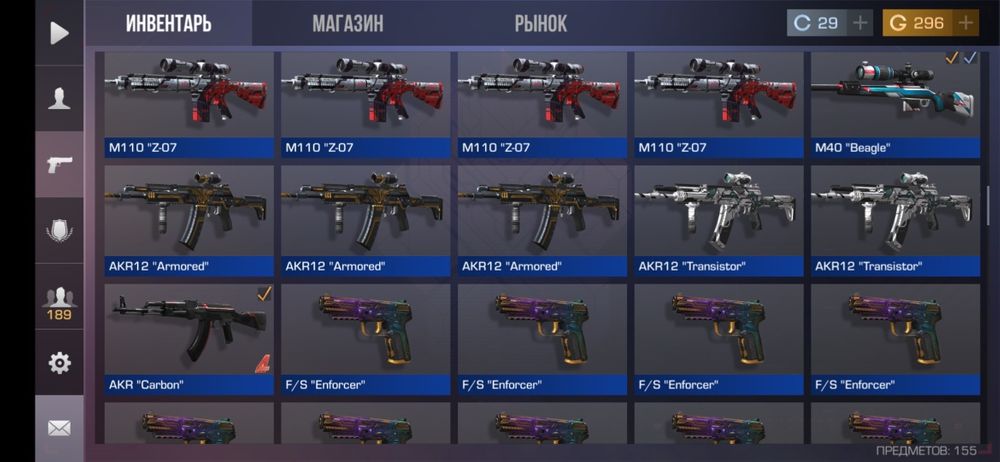Open the Рынок tab
The height and width of the screenshot is (462, 1000).
pyautogui.click(x=541, y=24)
